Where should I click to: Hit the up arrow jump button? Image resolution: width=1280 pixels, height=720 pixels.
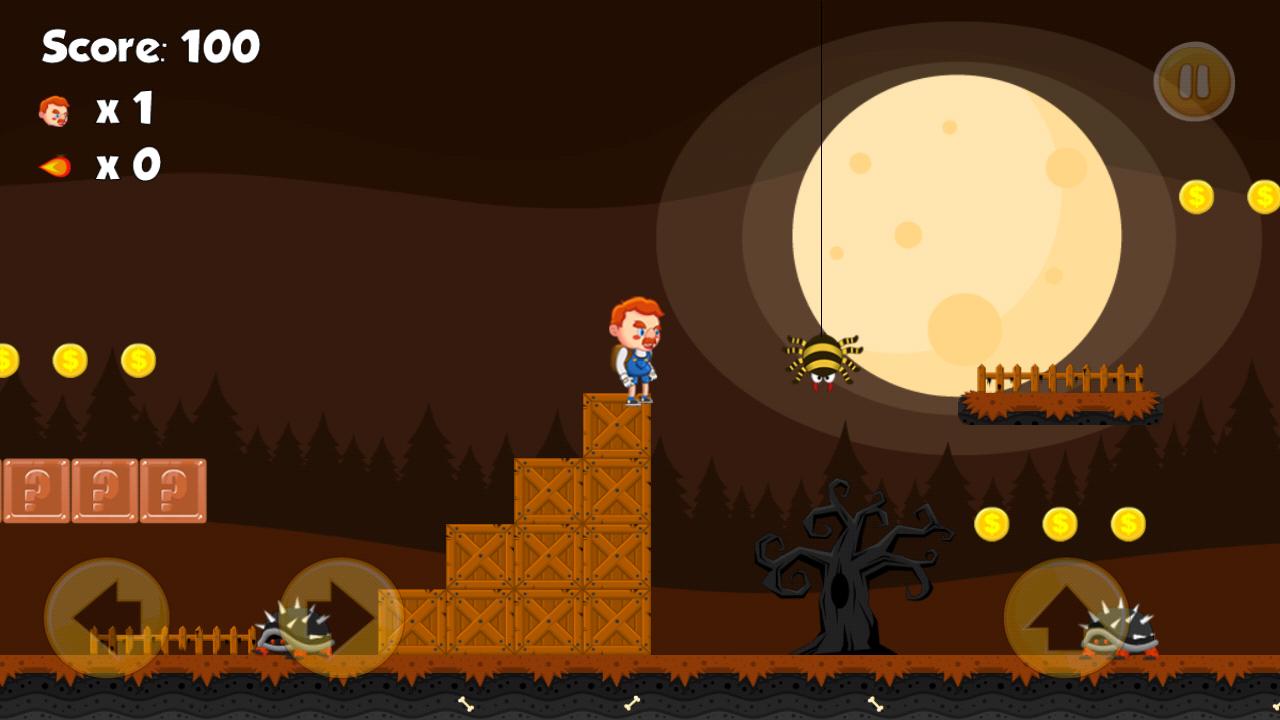(x=1065, y=618)
